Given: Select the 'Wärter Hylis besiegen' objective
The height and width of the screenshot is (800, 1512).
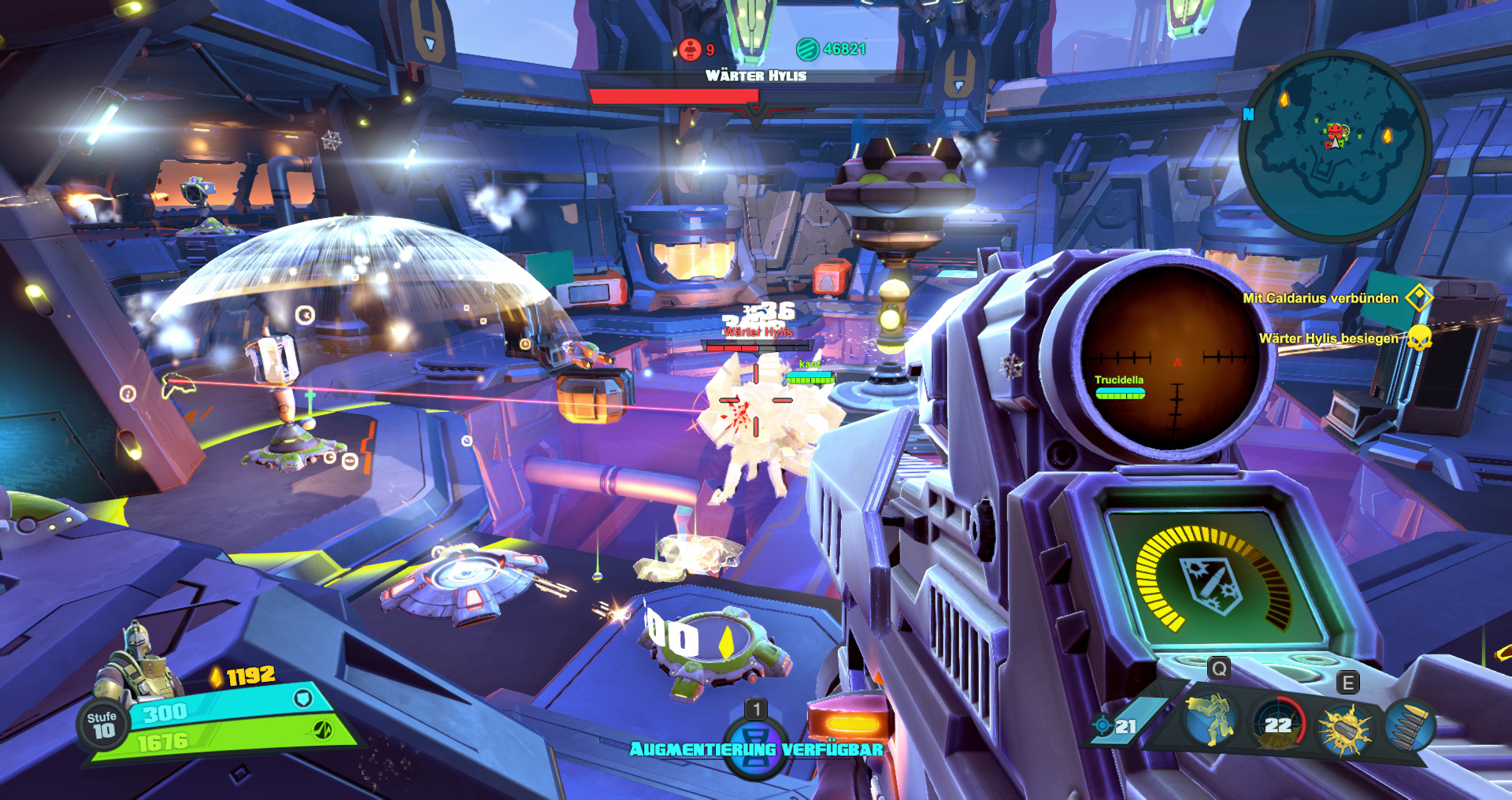Looking at the screenshot, I should [1328, 339].
